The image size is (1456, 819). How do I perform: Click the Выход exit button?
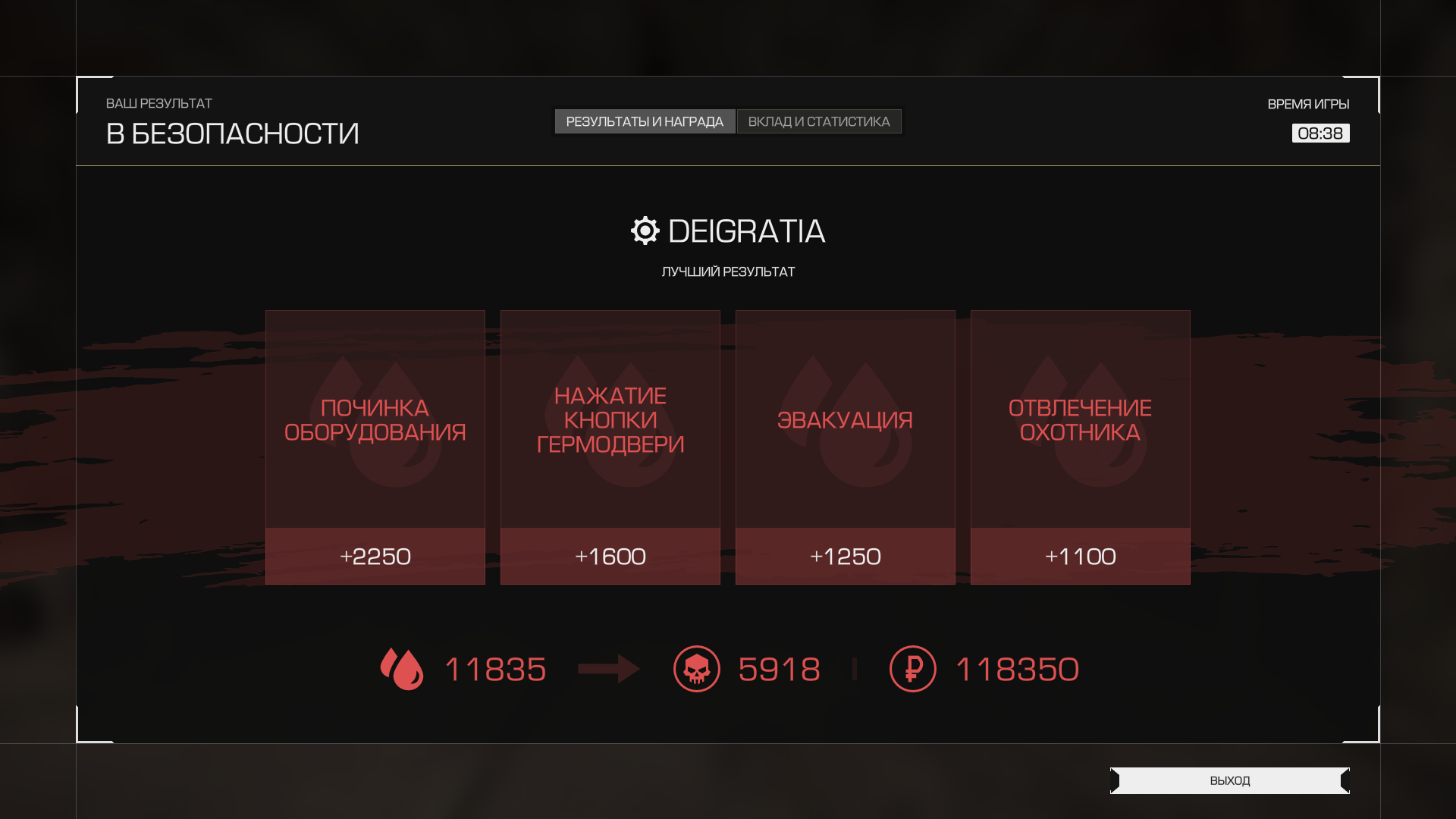click(x=1229, y=780)
